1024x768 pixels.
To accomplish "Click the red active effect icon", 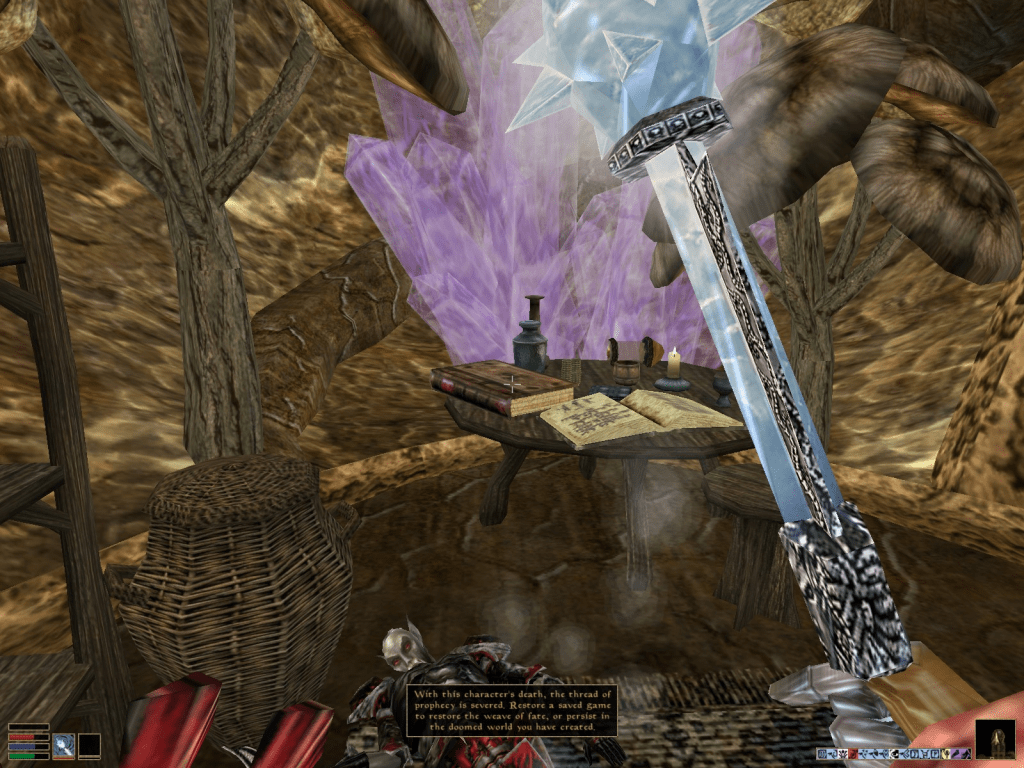I will tap(852, 753).
